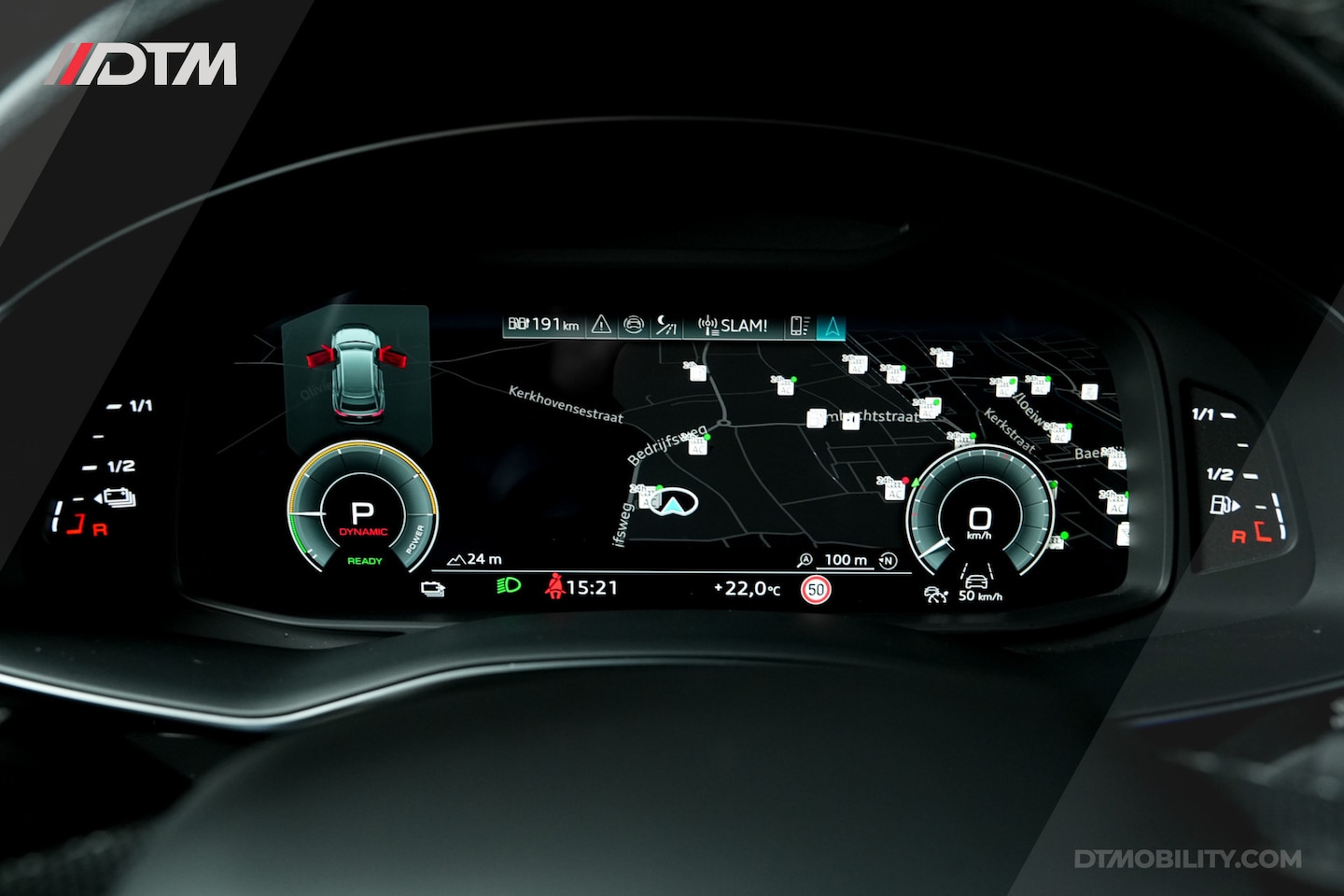
Task: Open the car assistance icon tab
Action: [634, 325]
